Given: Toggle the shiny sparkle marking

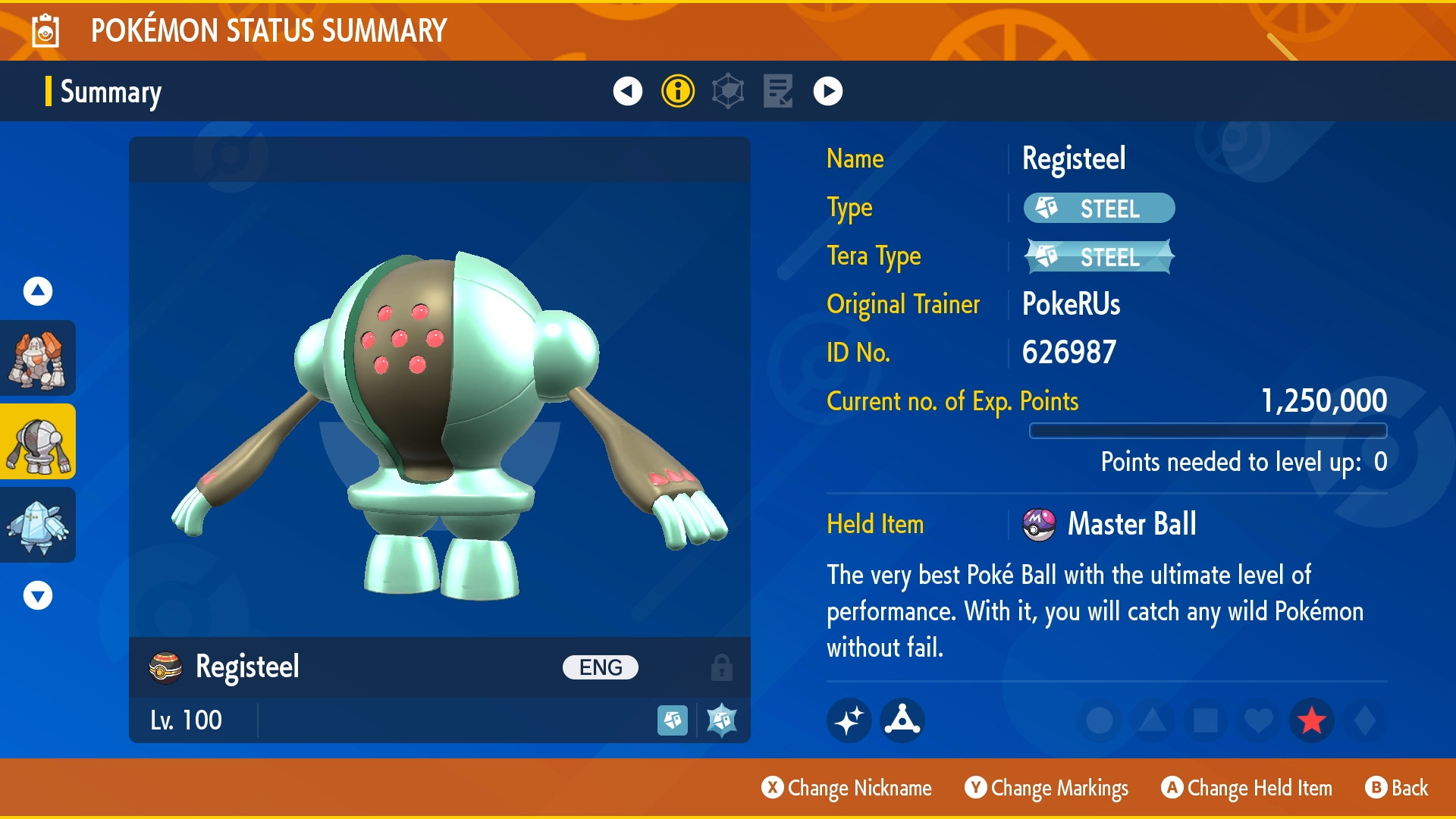Looking at the screenshot, I should 849,721.
